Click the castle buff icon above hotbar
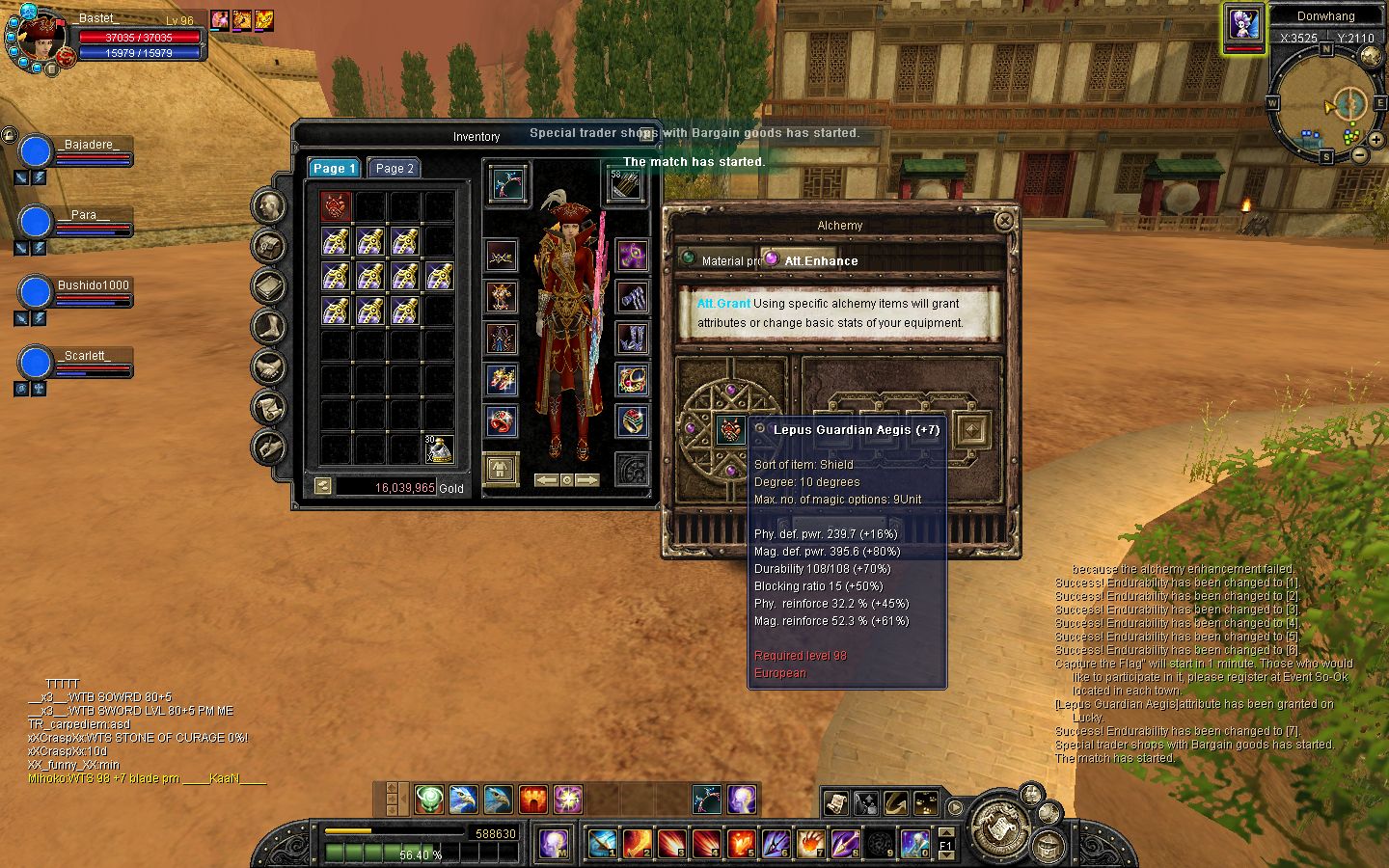Screen dimensions: 1389x868 point(533,799)
